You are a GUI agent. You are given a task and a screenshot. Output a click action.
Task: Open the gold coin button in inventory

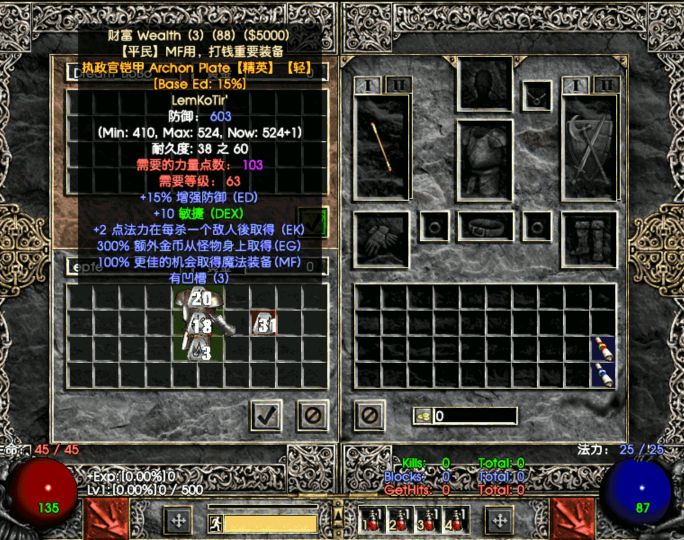pos(423,415)
